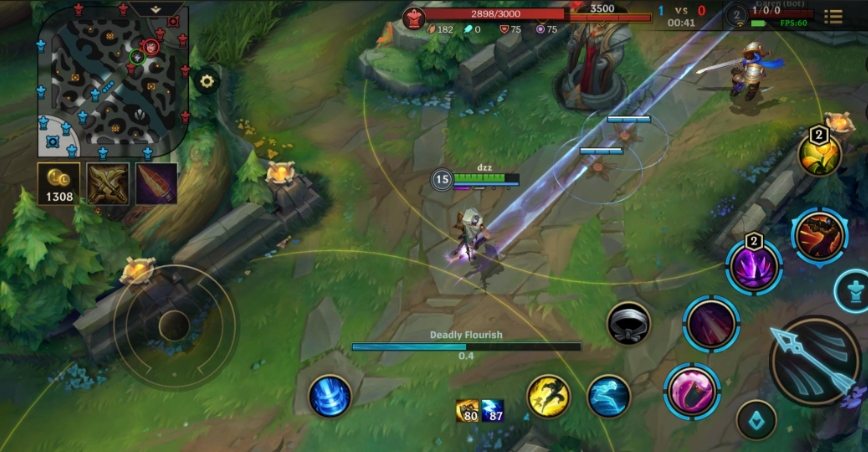Screen dimensions: 868x452
Task: Cast the purple lotus trap ability
Action: coord(754,267)
